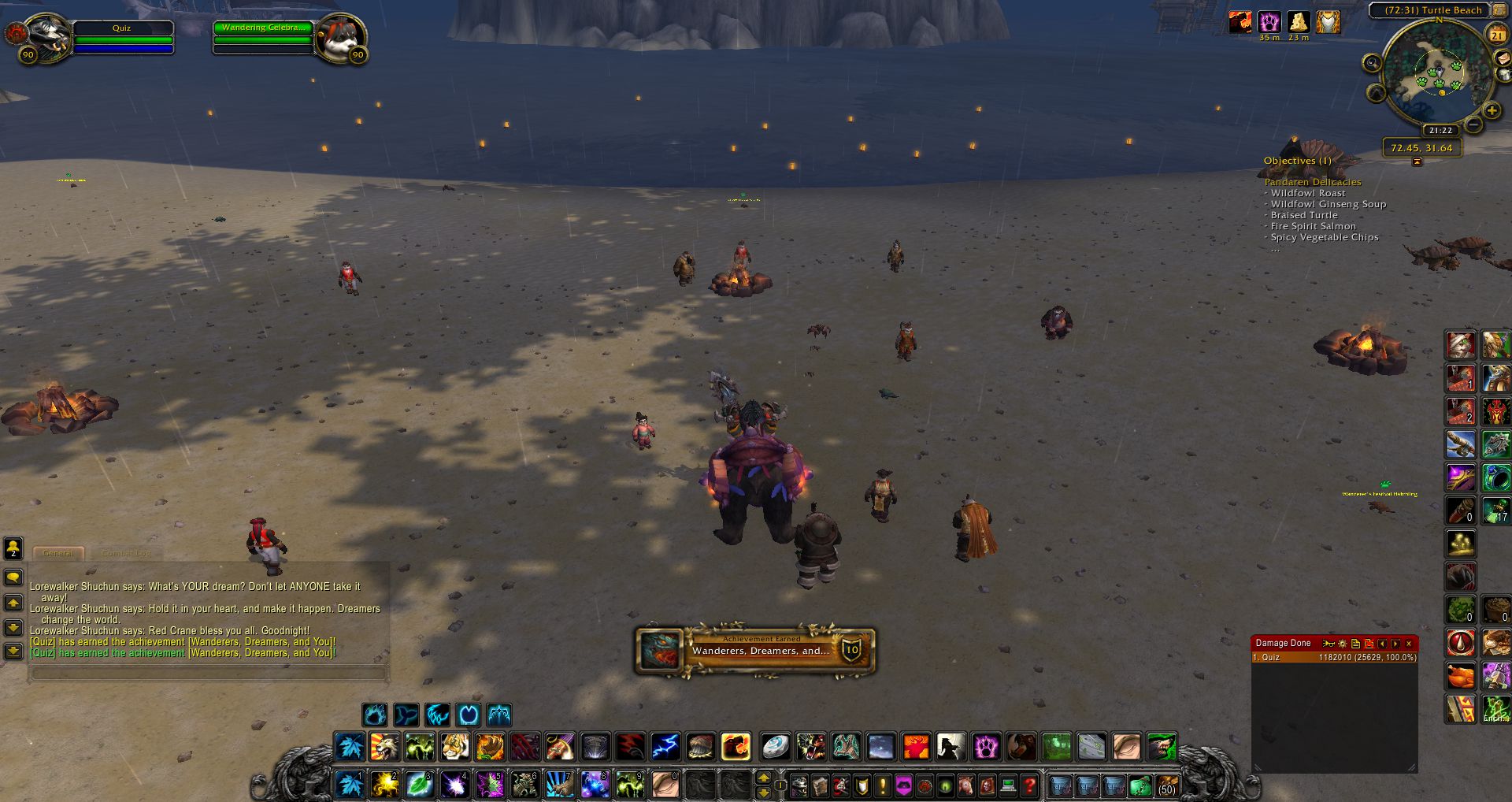Viewport: 1512px width, 802px height.
Task: Activate the blue lightning bolt ability
Action: [665, 746]
